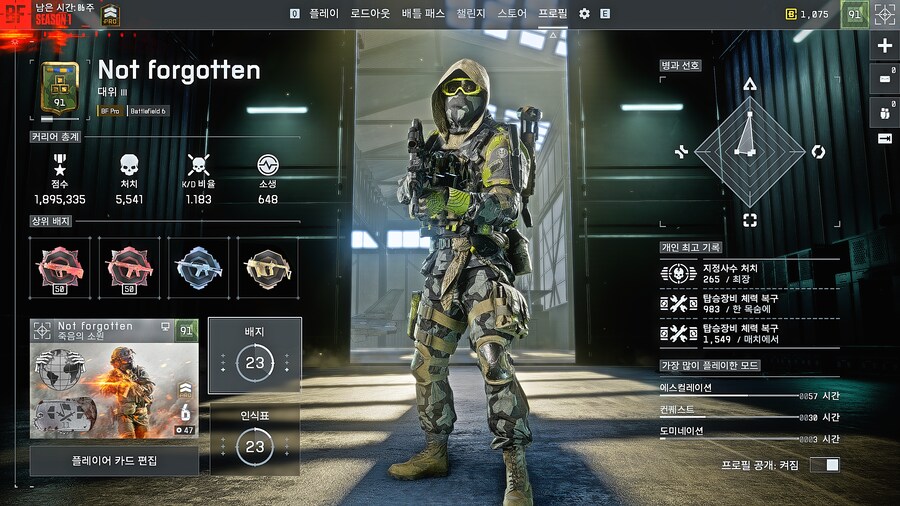The width and height of the screenshot is (900, 506).
Task: Open the crosshair squad icon in top-right corner
Action: (x=885, y=14)
